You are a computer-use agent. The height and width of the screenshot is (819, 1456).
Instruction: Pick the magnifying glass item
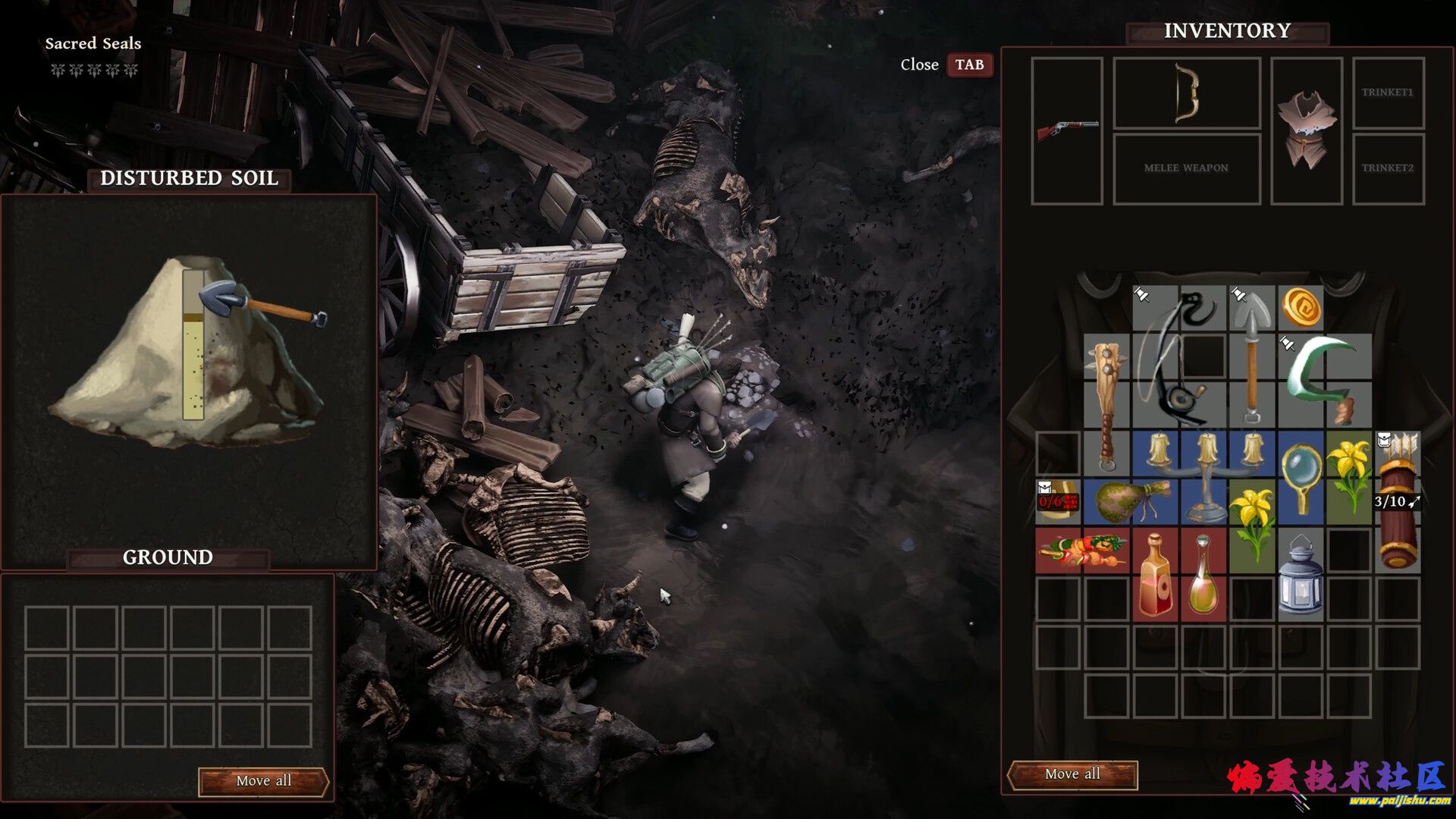coord(1301,474)
